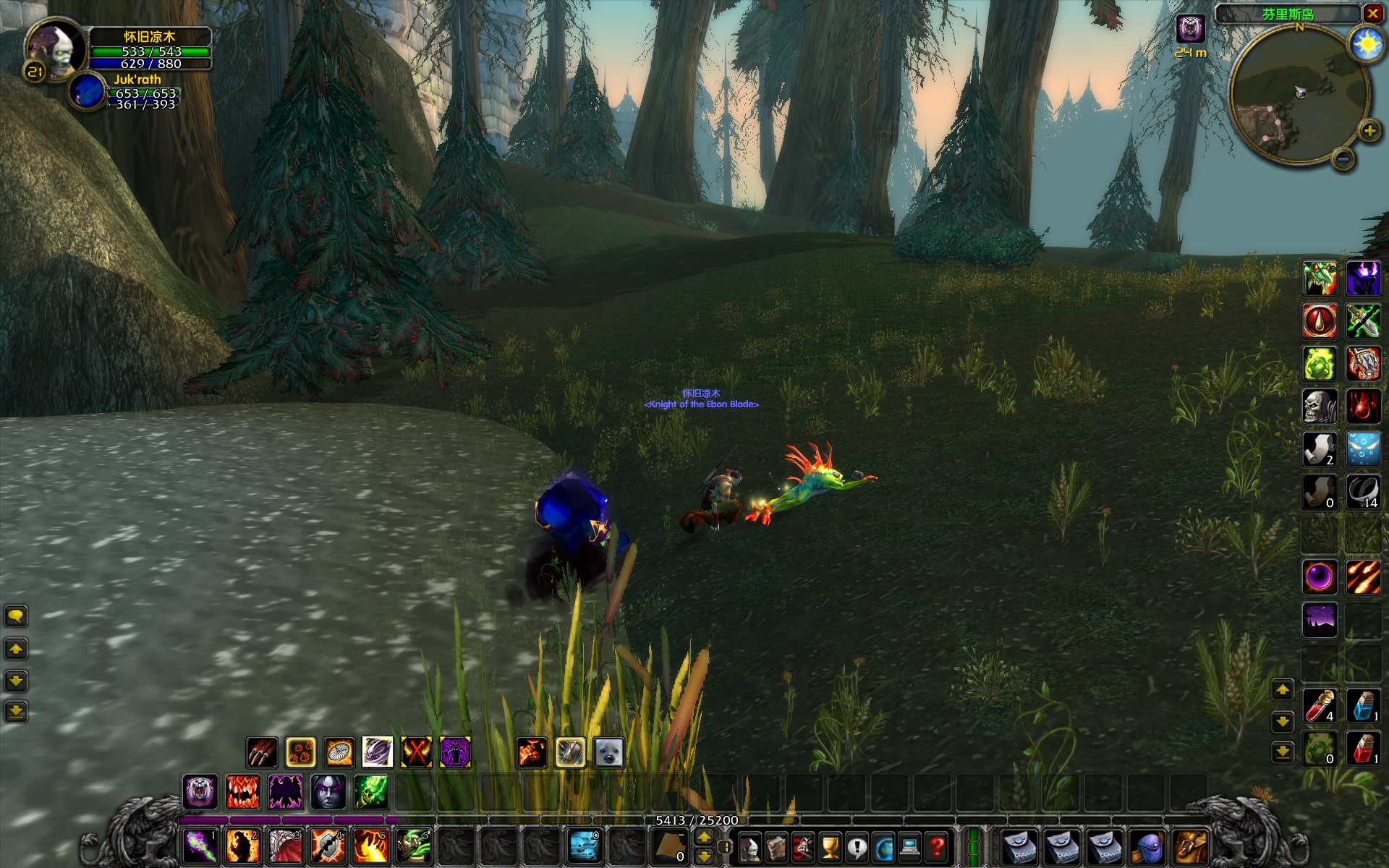Use the red healing potion with count 4
The image size is (1389, 868).
coord(1319,705)
